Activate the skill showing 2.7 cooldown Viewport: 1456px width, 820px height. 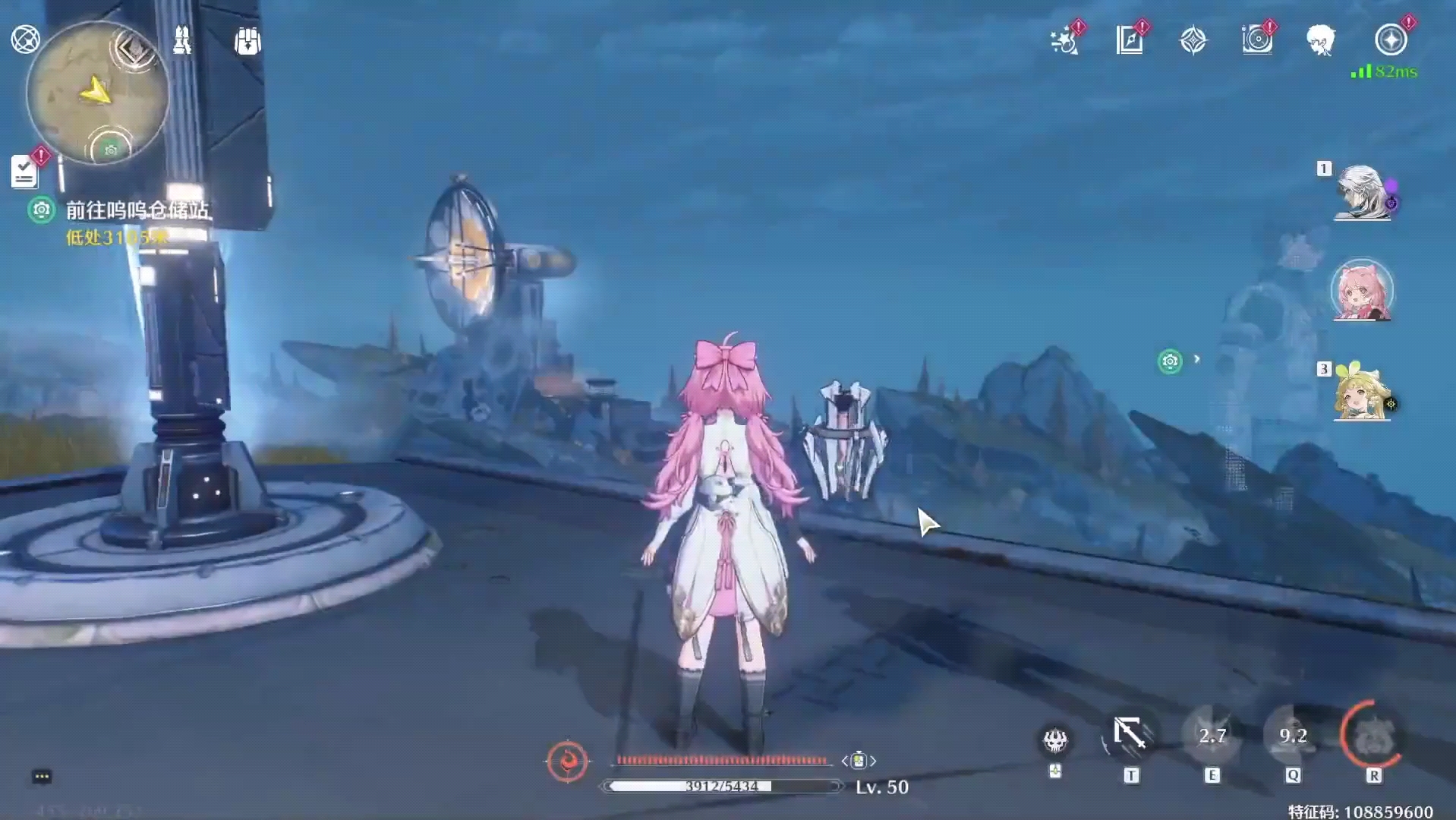1212,736
